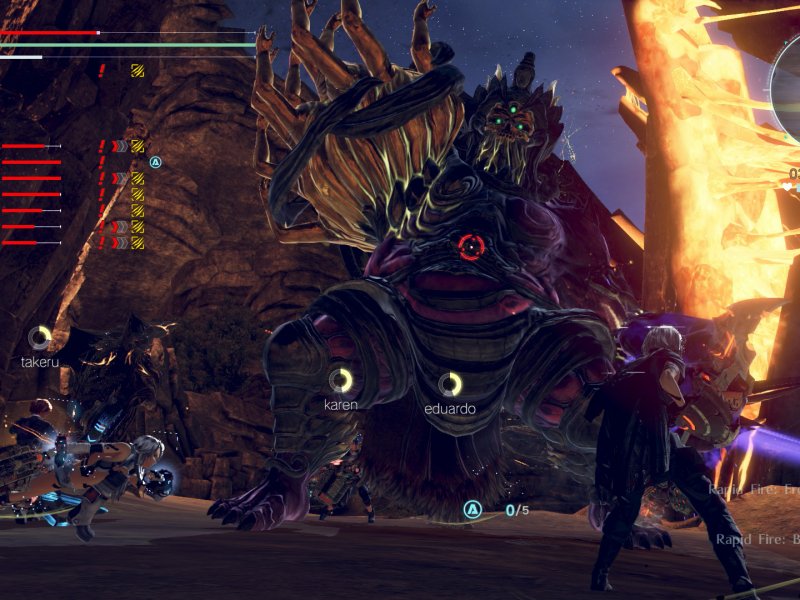
Task: Select the eduardo ally marker
Action: point(450,384)
